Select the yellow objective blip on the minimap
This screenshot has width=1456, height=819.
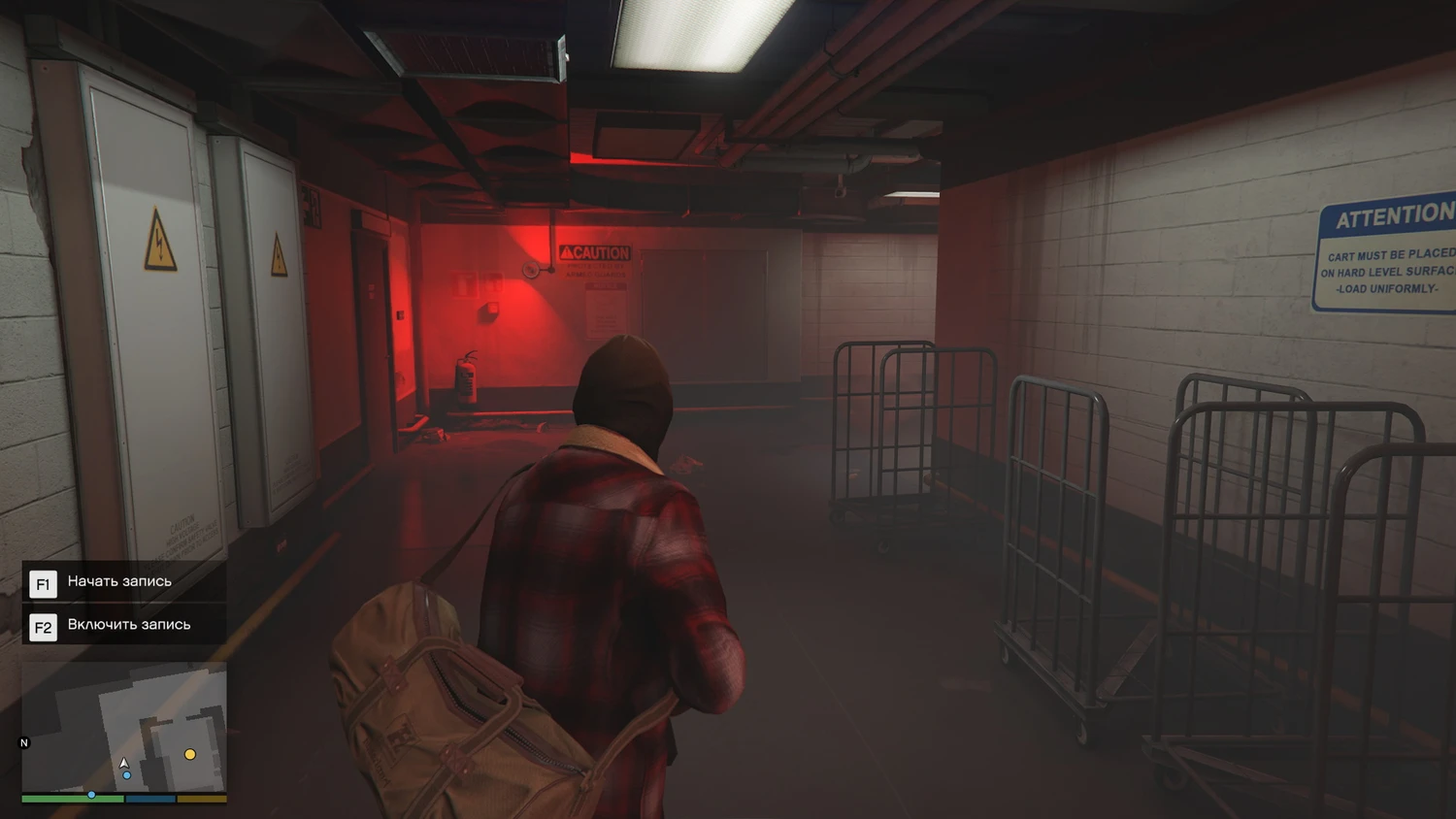(x=190, y=754)
